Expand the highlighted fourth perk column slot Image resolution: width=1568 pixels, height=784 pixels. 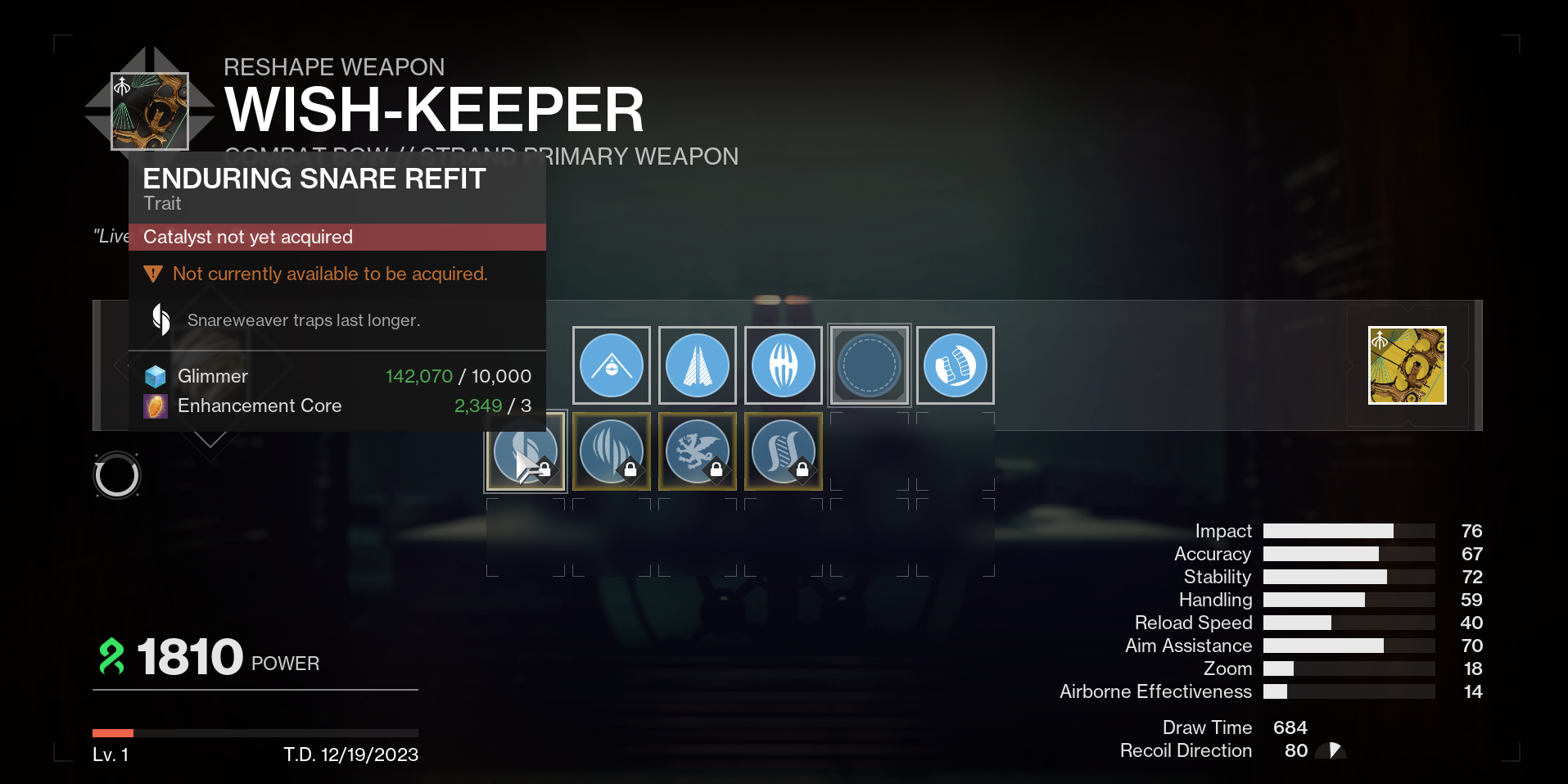[x=869, y=365]
